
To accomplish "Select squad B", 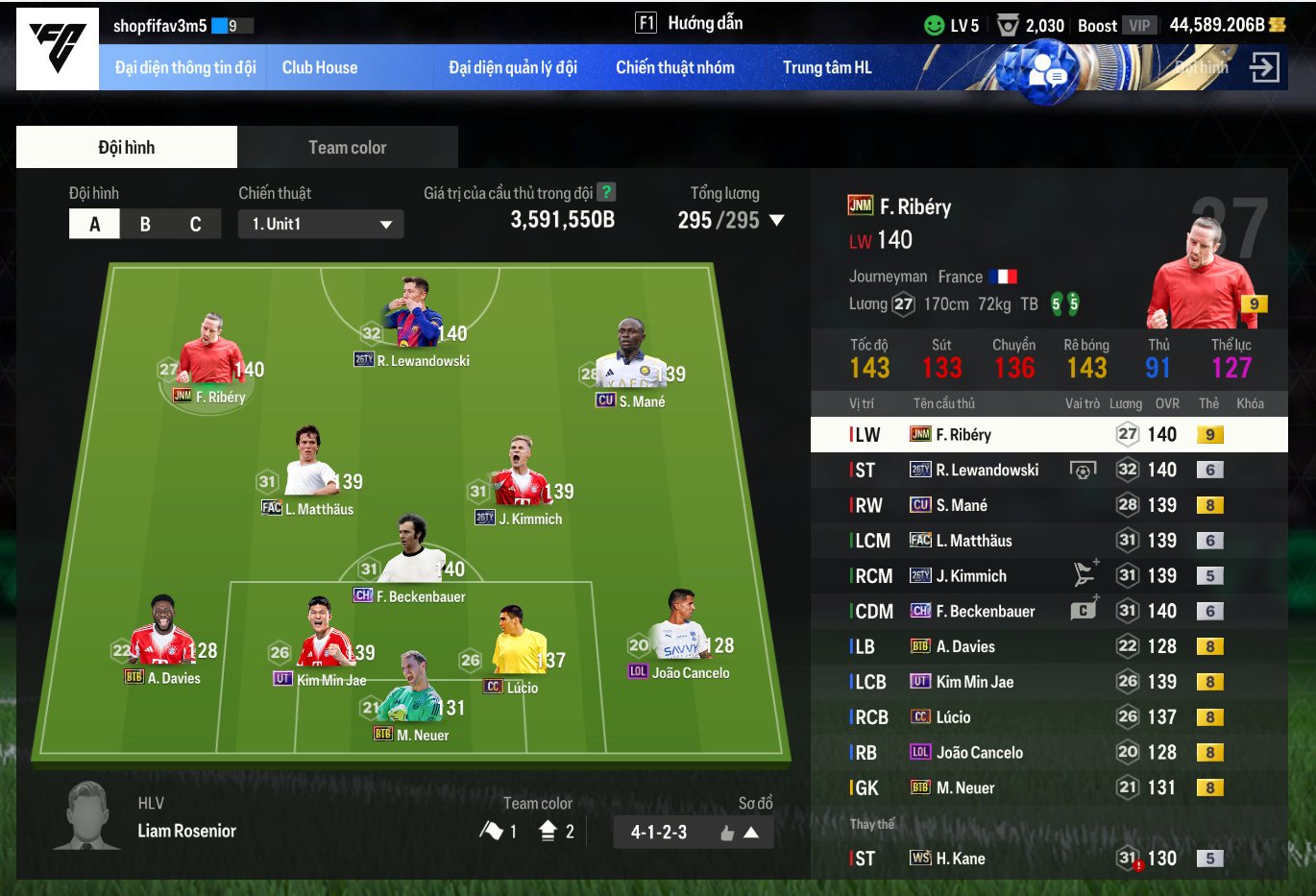I will 145,224.
